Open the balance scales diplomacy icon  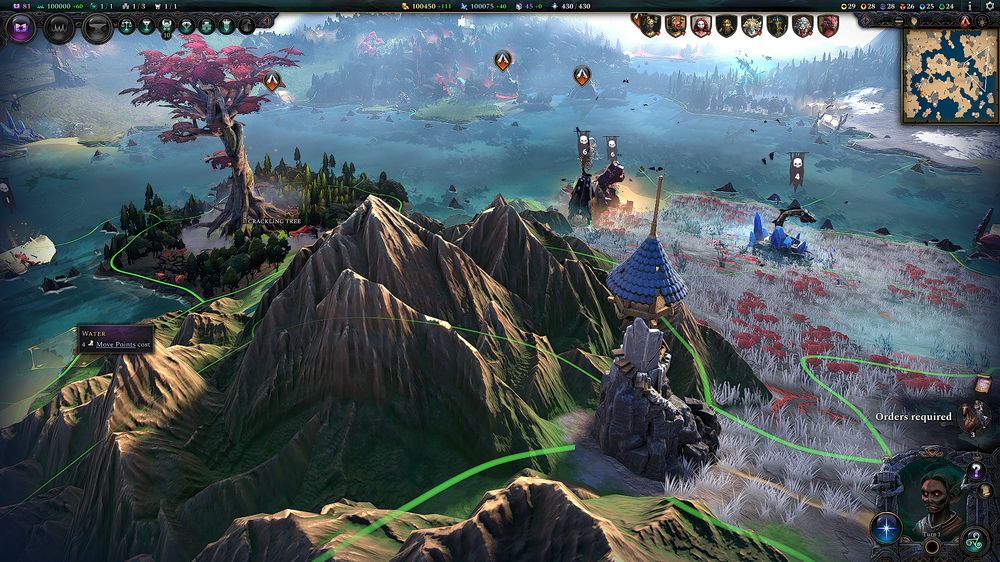(x=127, y=27)
